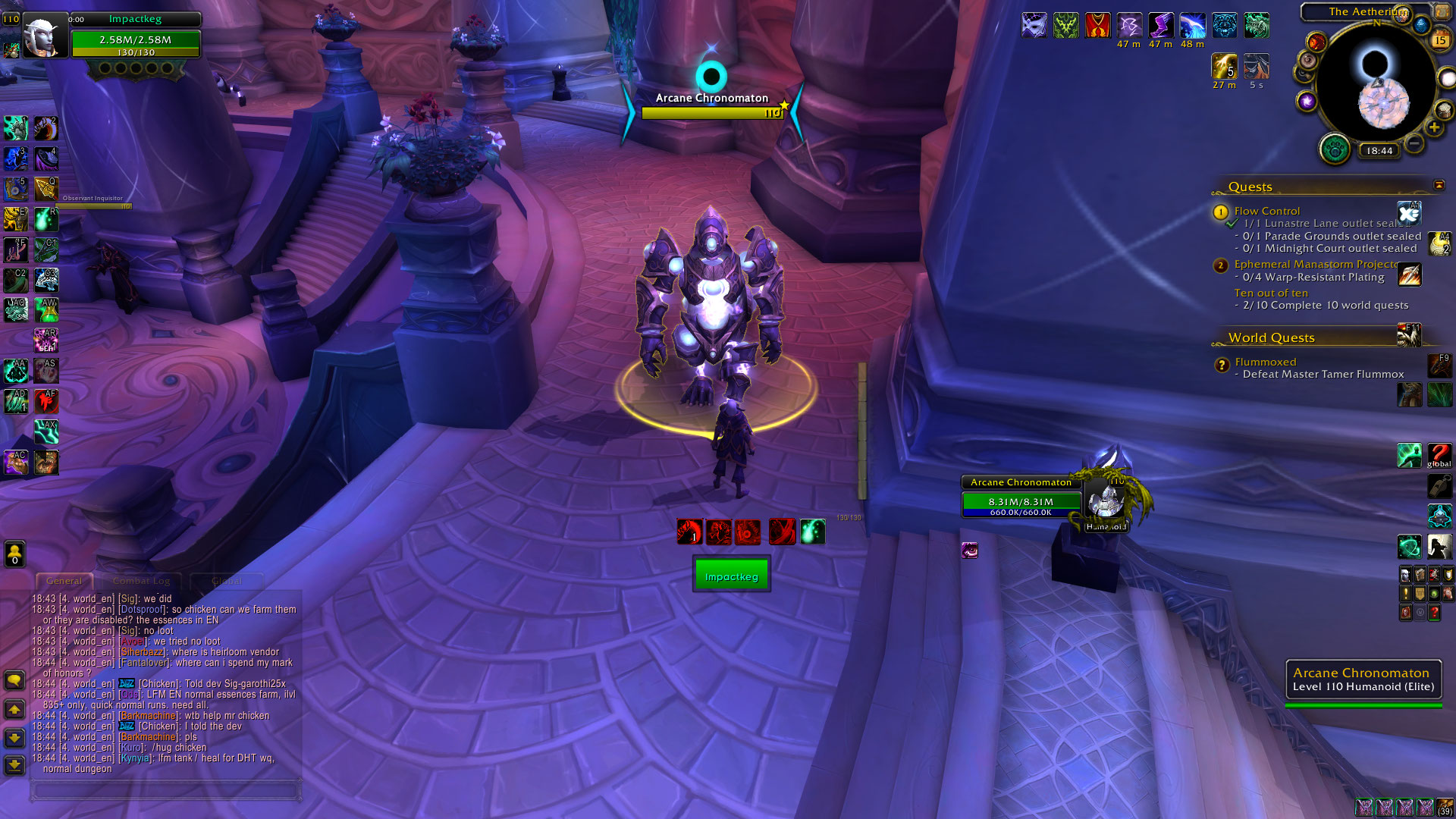Click the green Impactkeg unit button
The width and height of the screenshot is (1456, 819).
coord(731,574)
